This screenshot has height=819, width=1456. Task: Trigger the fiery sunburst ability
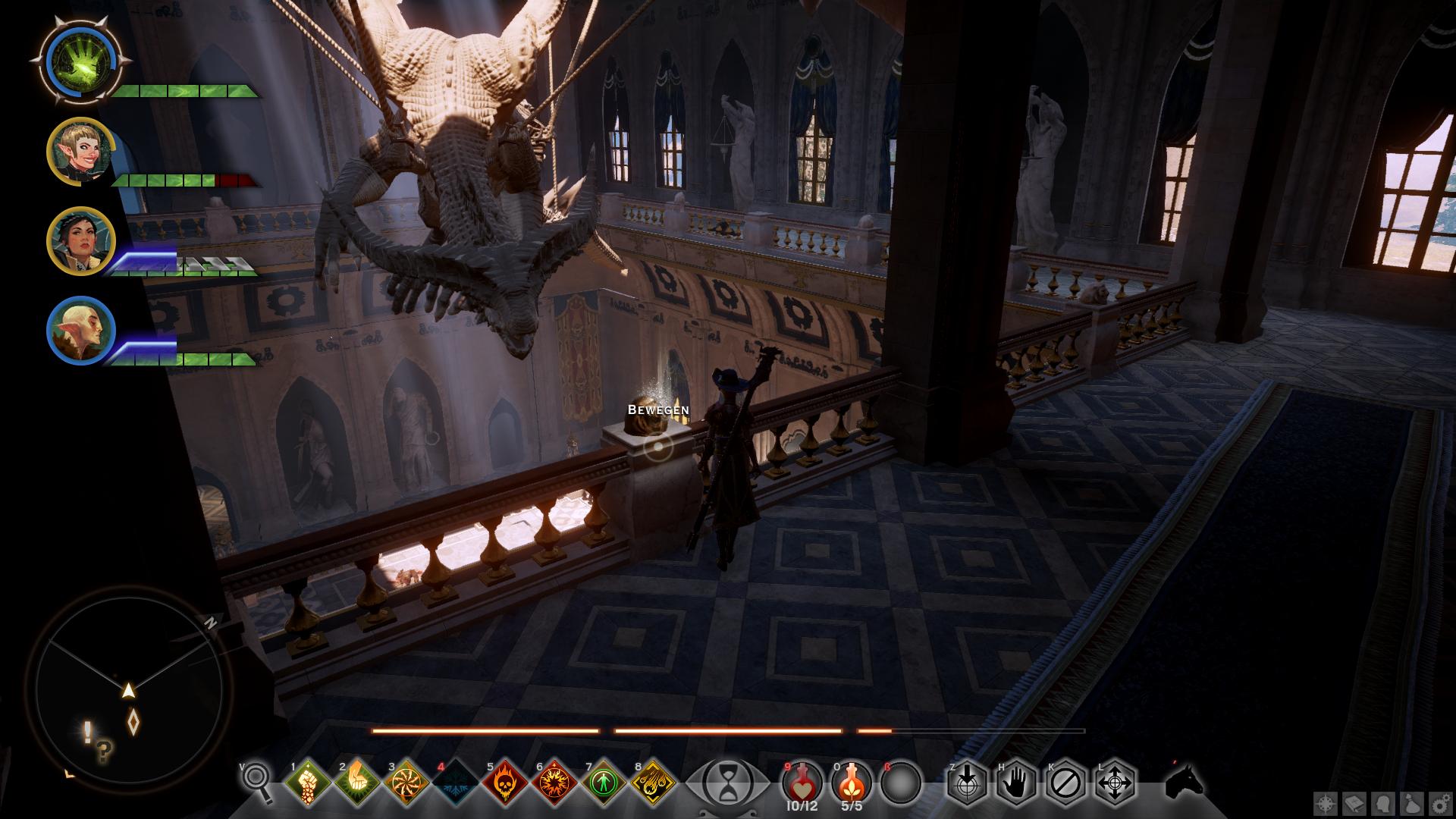click(554, 782)
